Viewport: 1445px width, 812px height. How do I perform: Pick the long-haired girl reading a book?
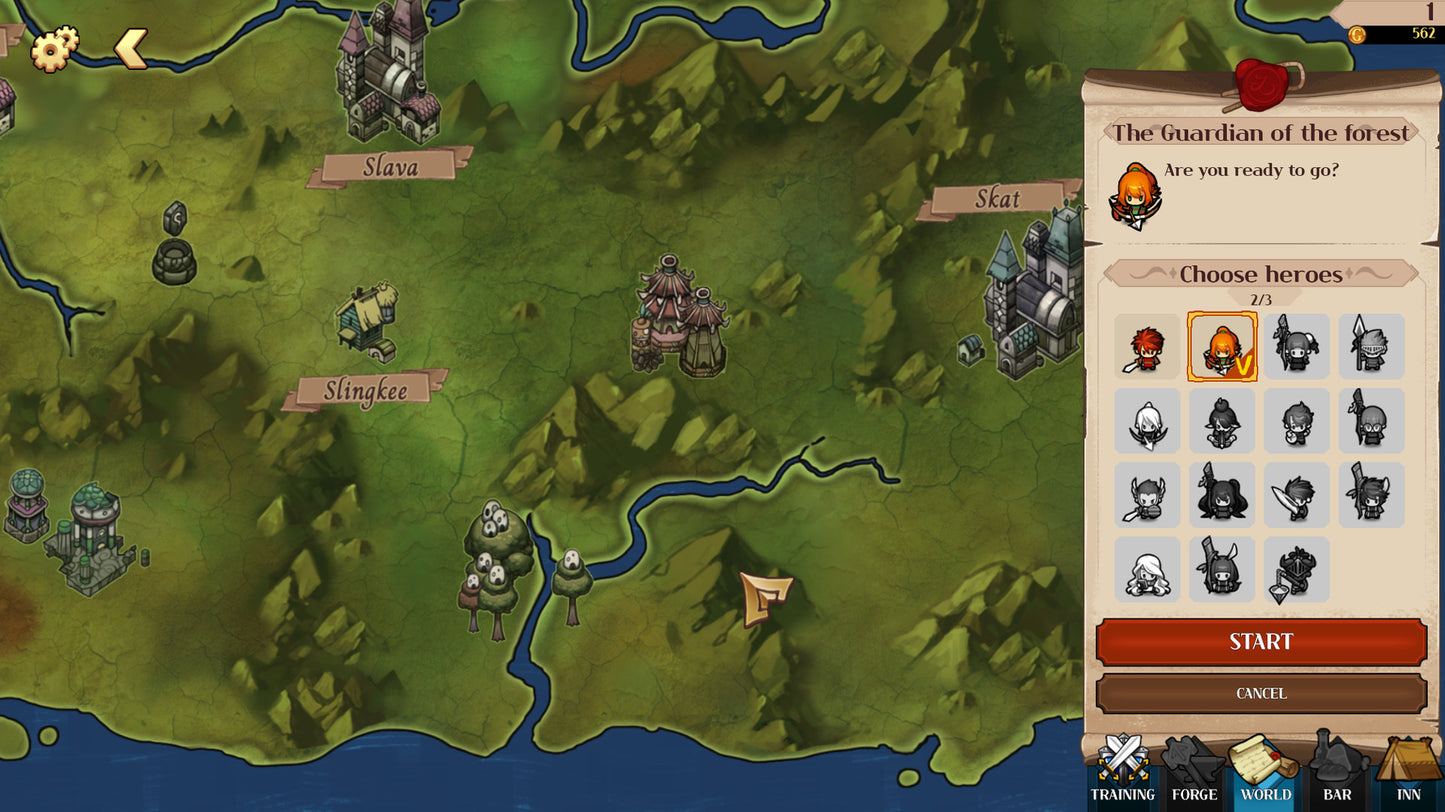[x=1147, y=570]
